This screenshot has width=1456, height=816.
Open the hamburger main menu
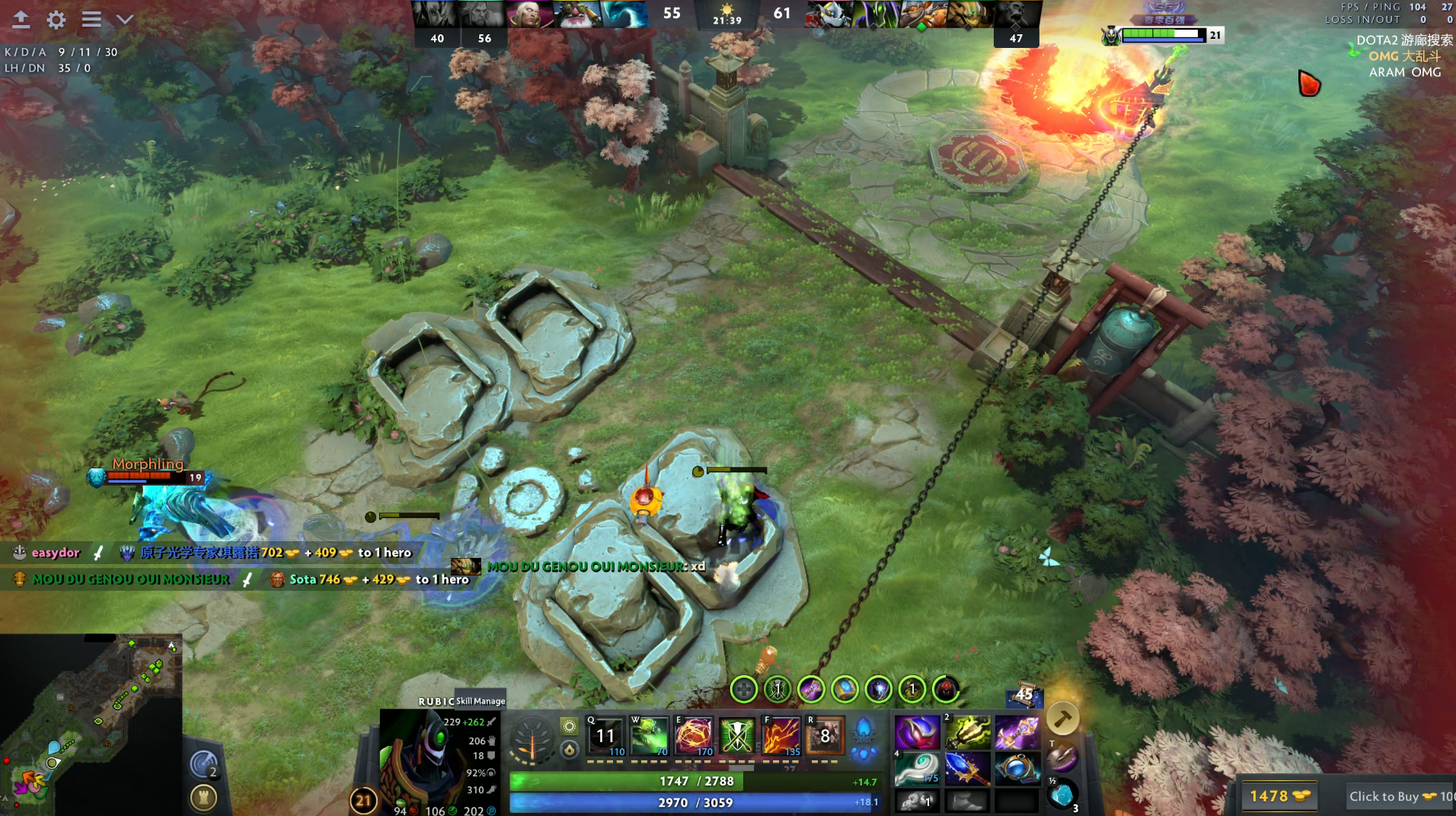(x=91, y=20)
